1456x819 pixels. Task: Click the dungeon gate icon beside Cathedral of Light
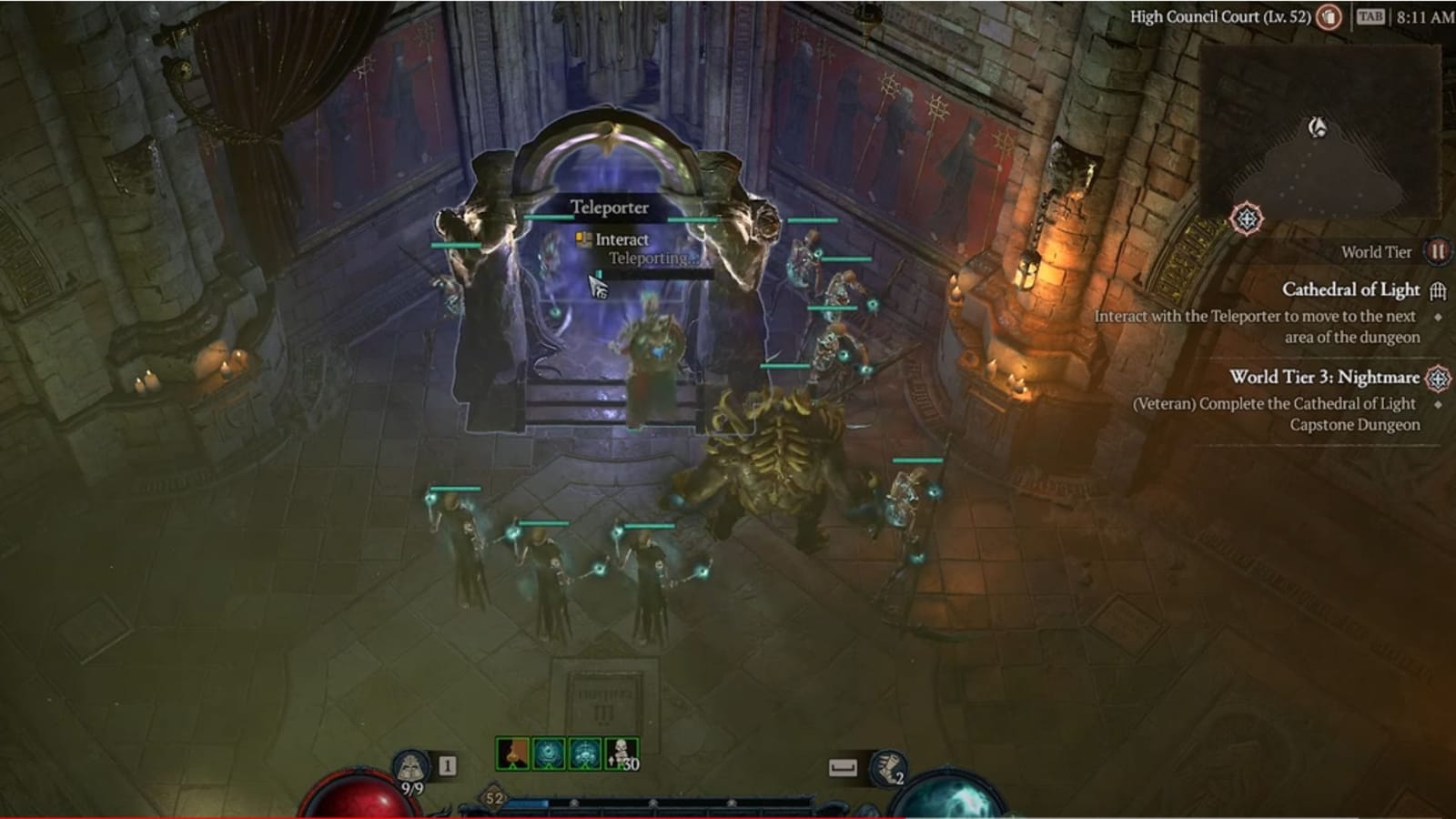1439,291
